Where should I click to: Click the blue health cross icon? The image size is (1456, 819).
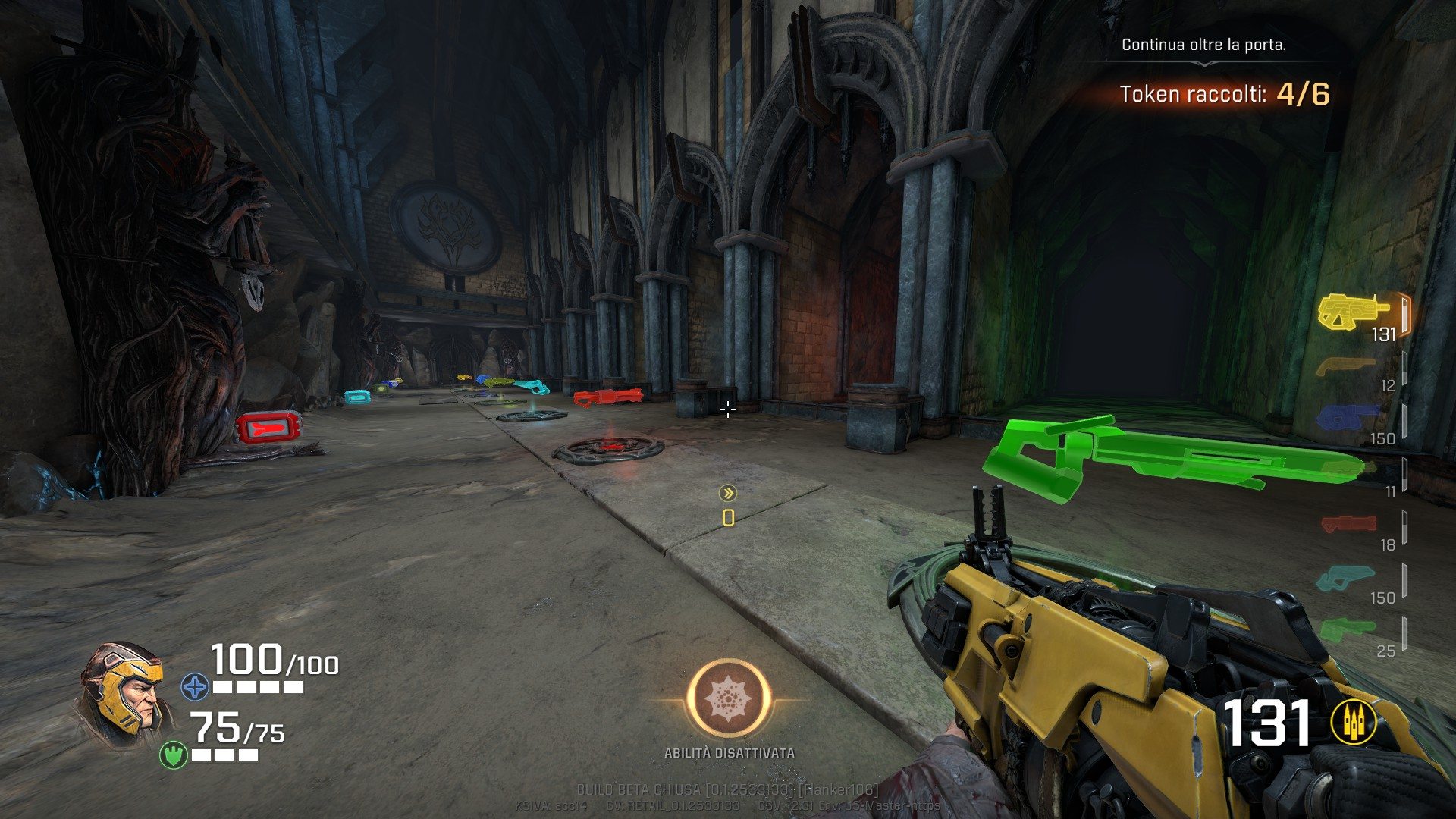coord(195,687)
